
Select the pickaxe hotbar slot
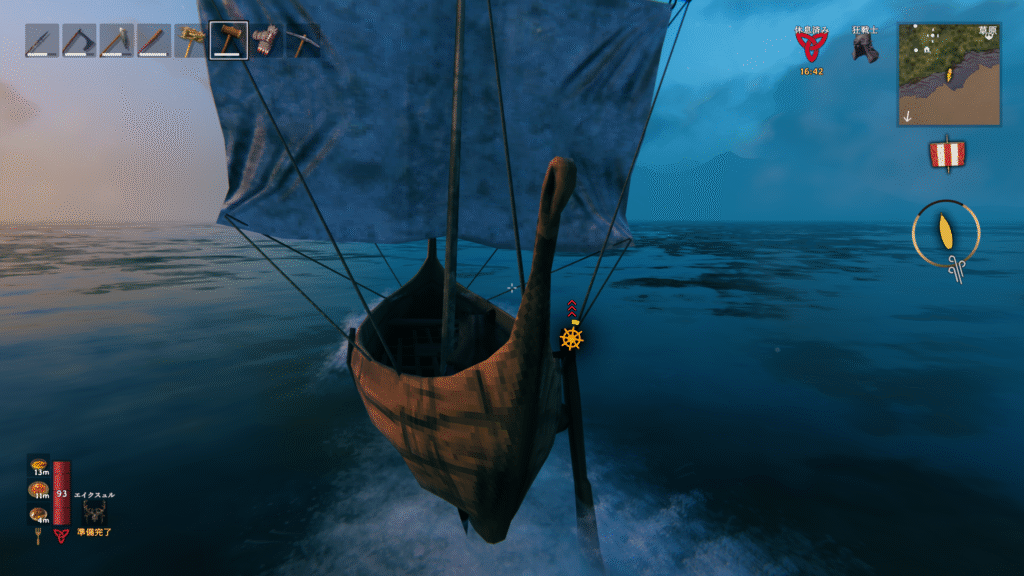tap(303, 41)
